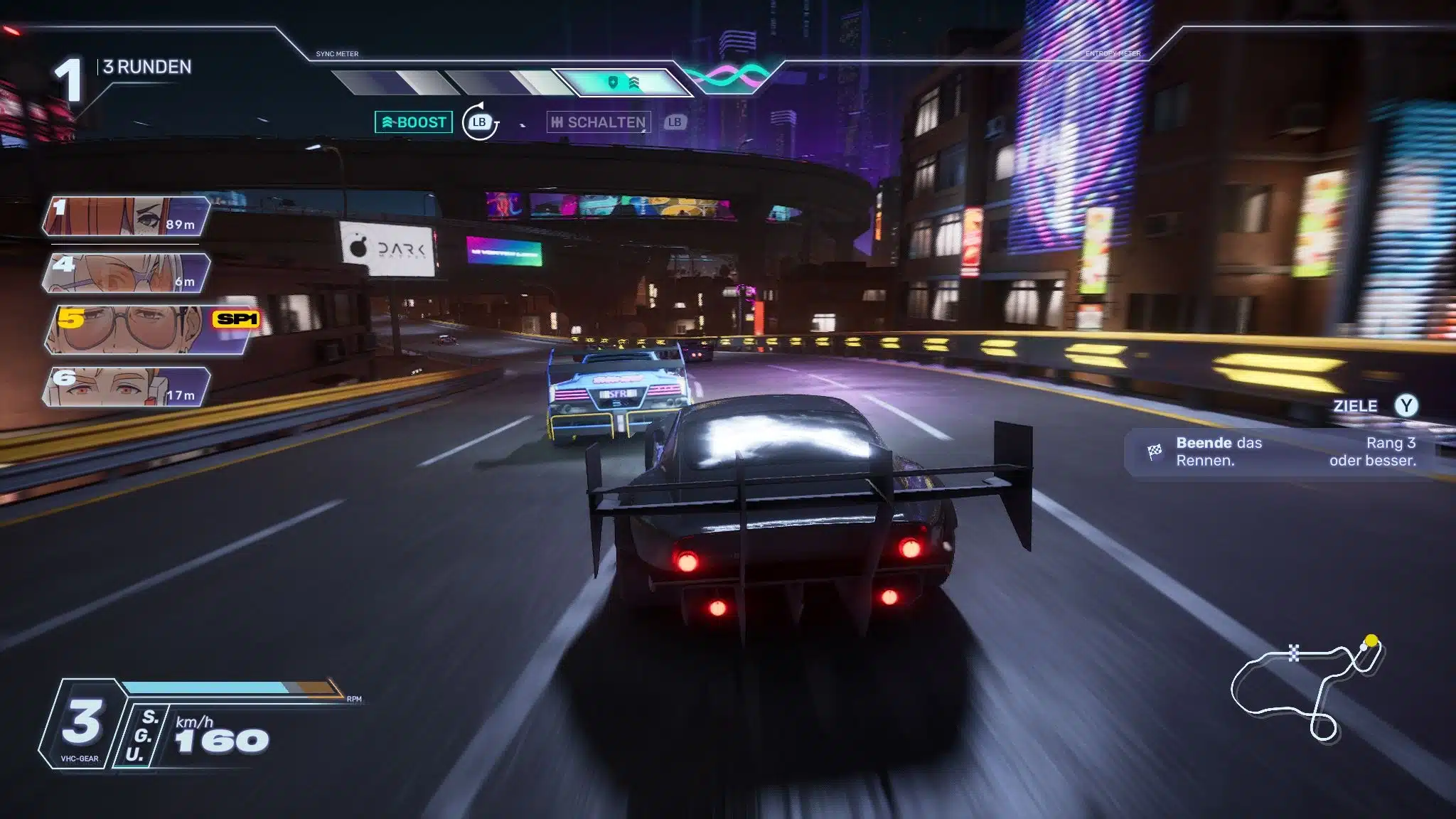Pick the sixth-place racer portrait
Screen dimensions: 1456x819
[127, 387]
